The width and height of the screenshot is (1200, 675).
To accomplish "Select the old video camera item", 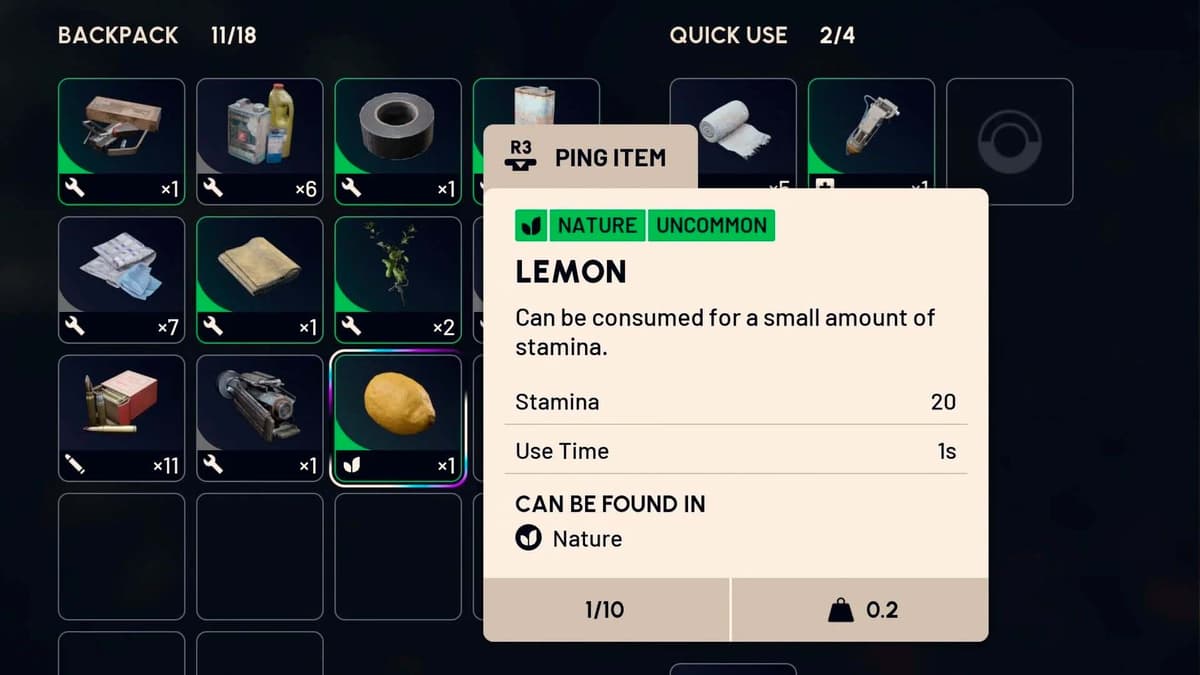I will coord(259,418).
